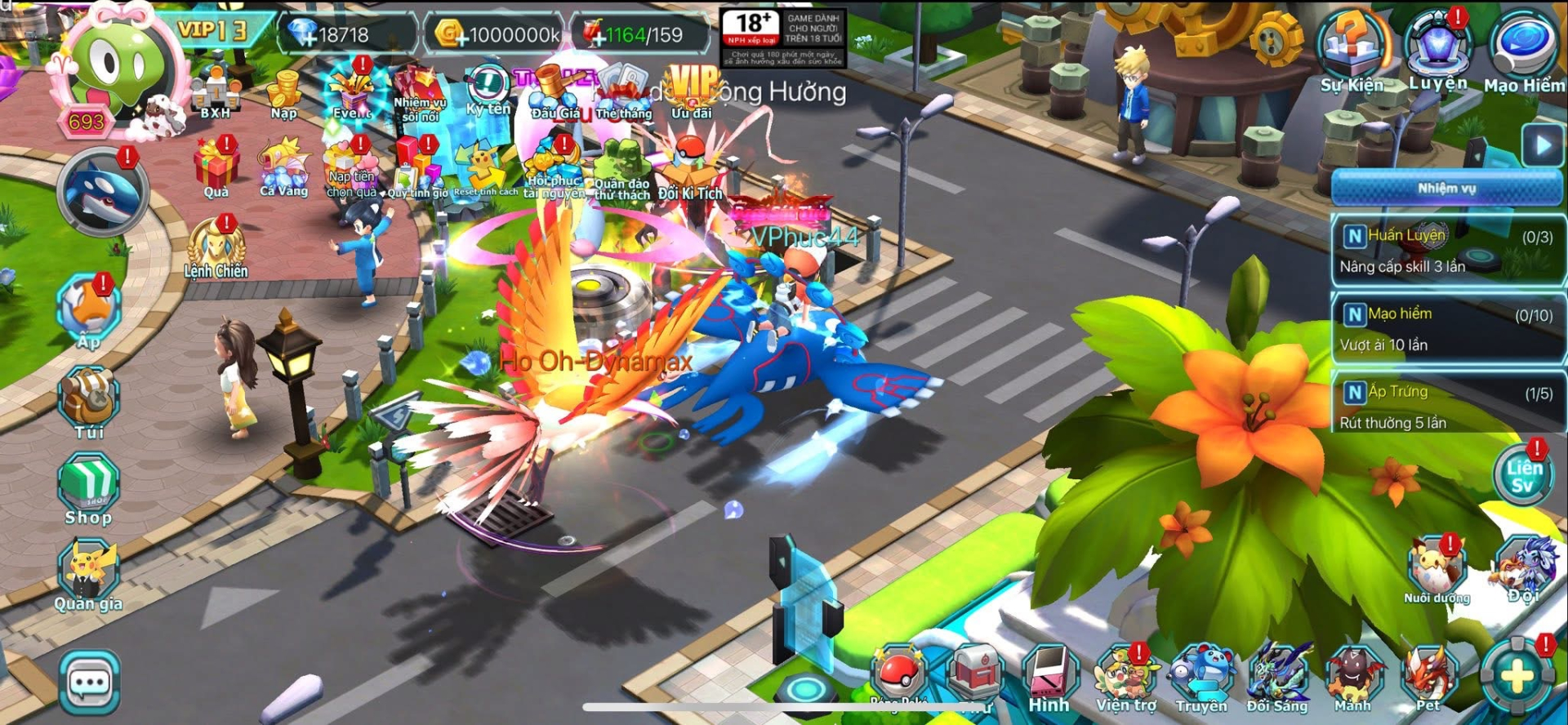Open the Đổi Sáng icon

click(1278, 678)
